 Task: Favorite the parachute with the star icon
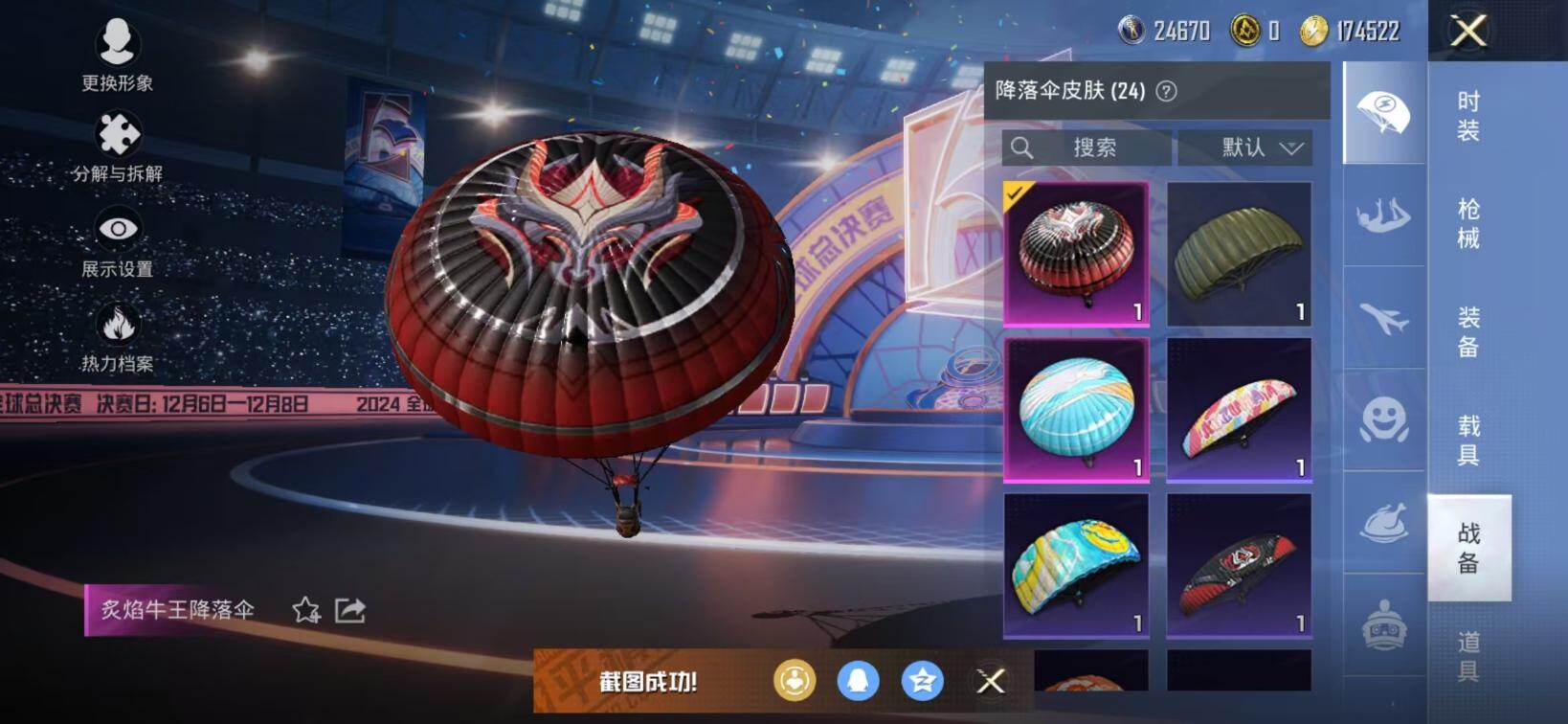(x=306, y=610)
